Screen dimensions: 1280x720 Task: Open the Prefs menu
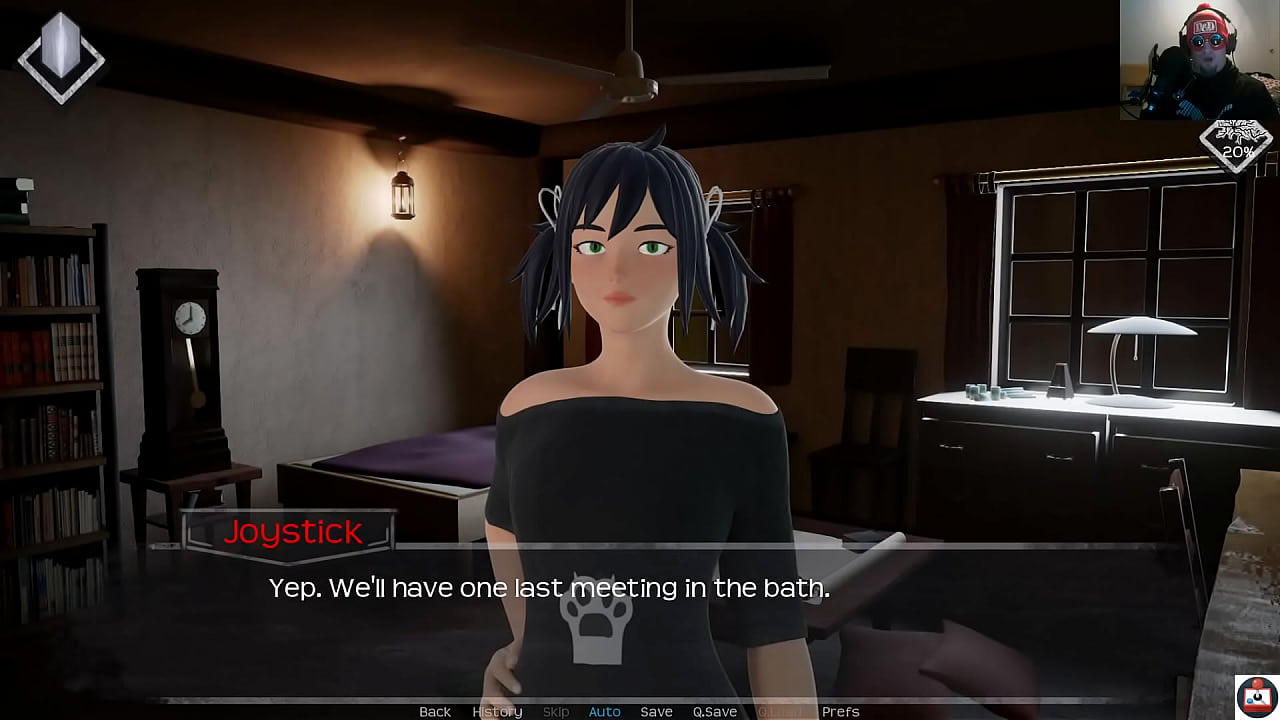click(840, 711)
